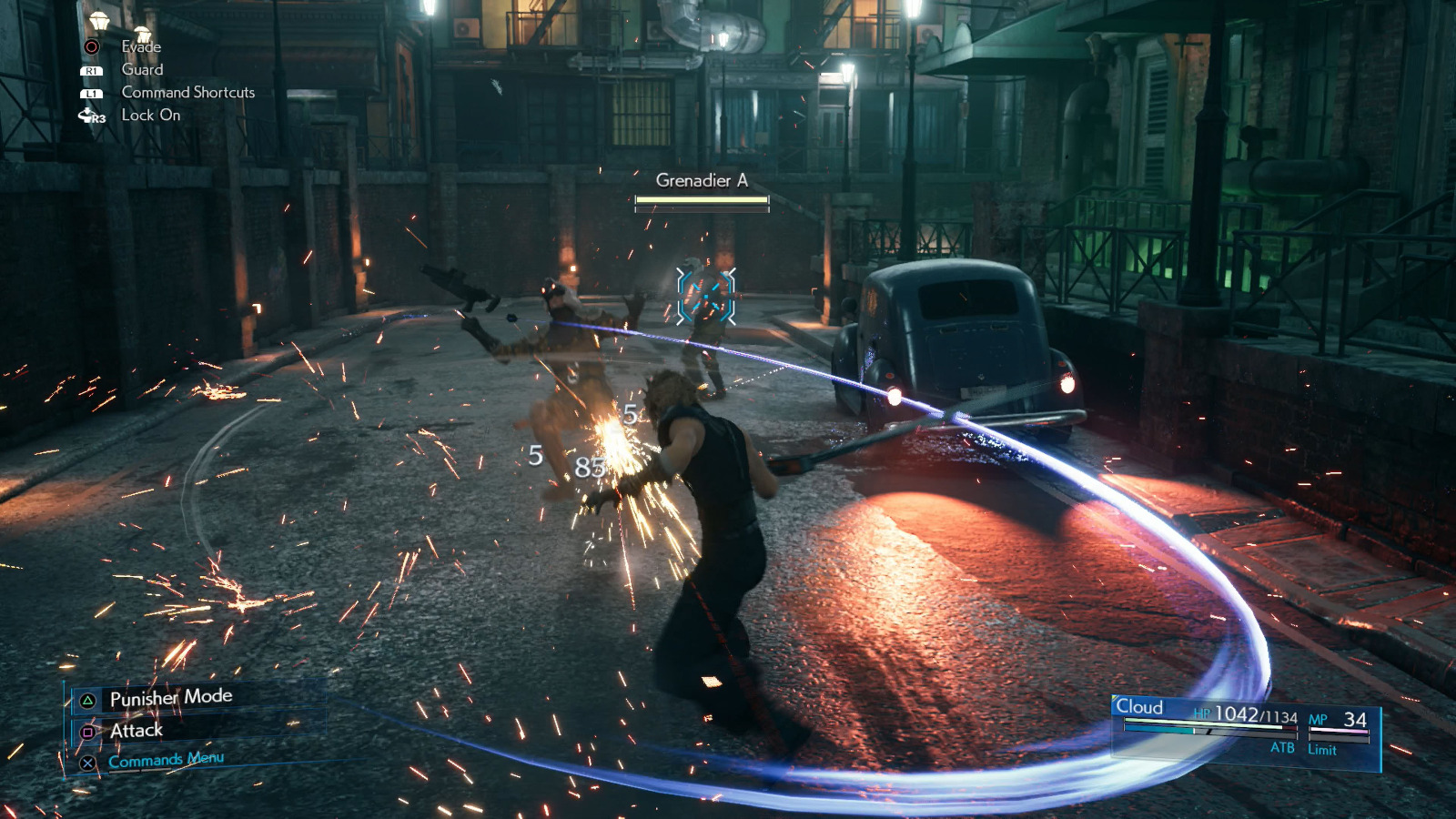Click the X icon beside Commands Menu

coord(86,764)
